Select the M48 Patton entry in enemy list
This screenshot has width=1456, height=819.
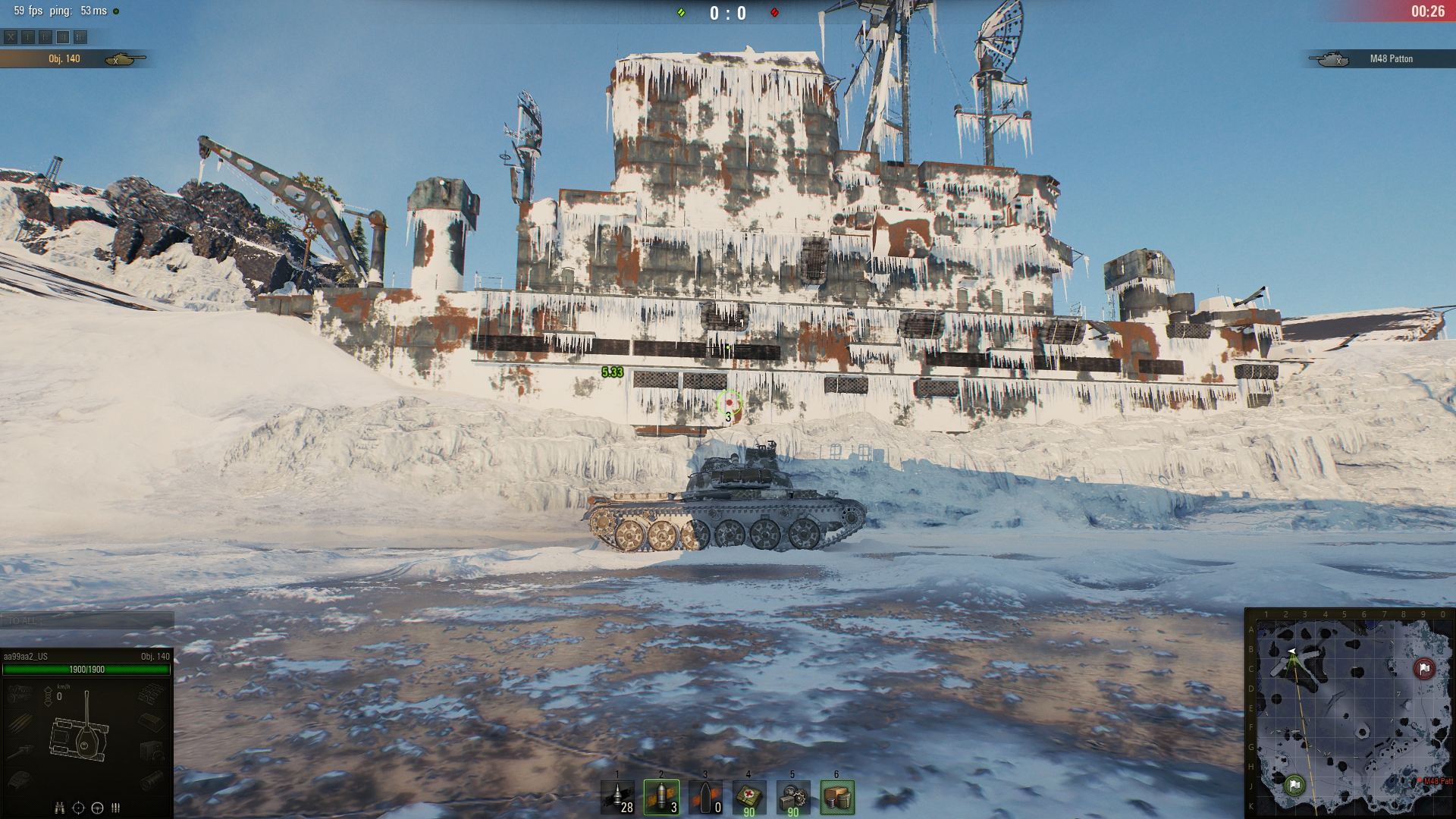click(1380, 58)
